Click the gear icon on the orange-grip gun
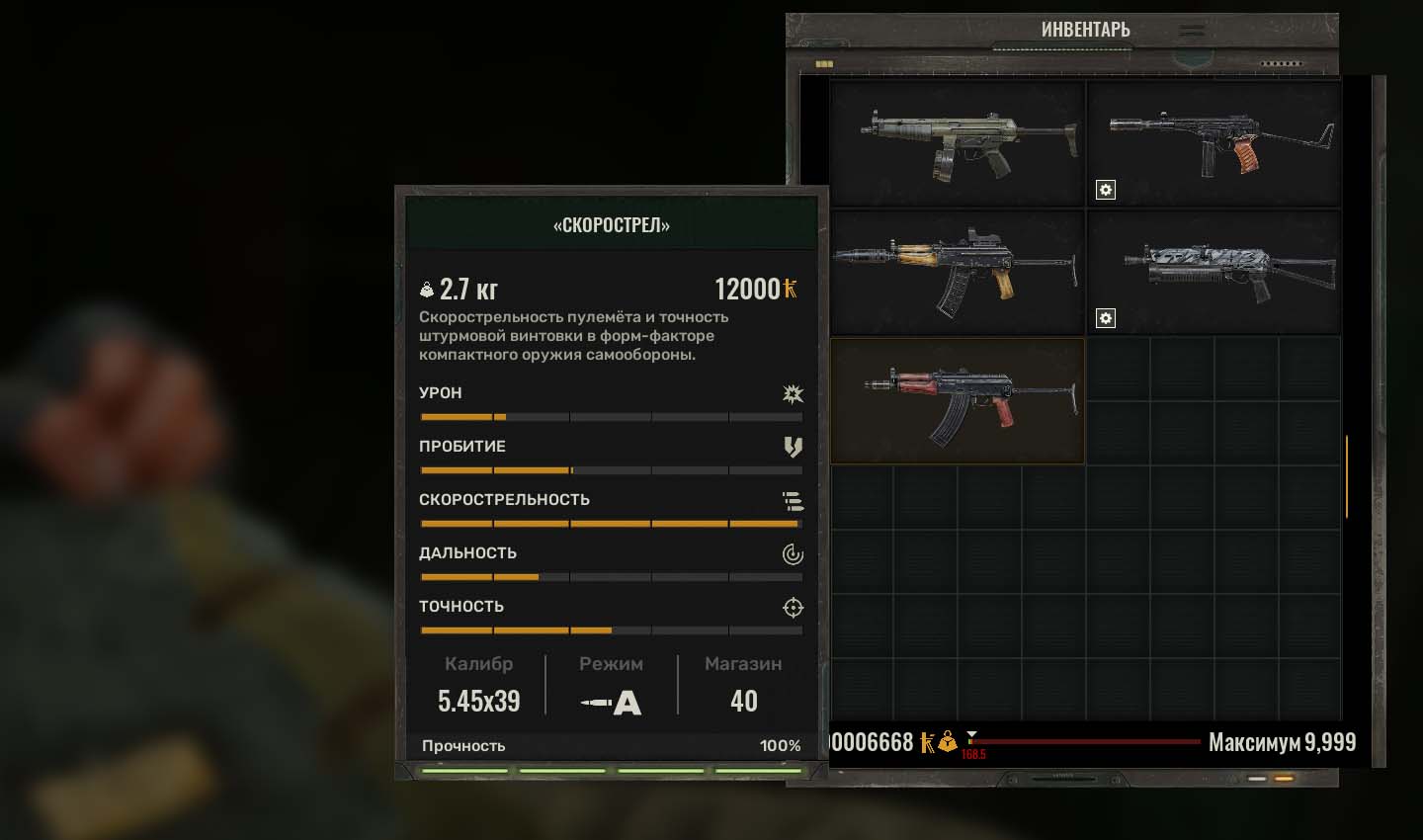The height and width of the screenshot is (840, 1423). tap(1106, 190)
